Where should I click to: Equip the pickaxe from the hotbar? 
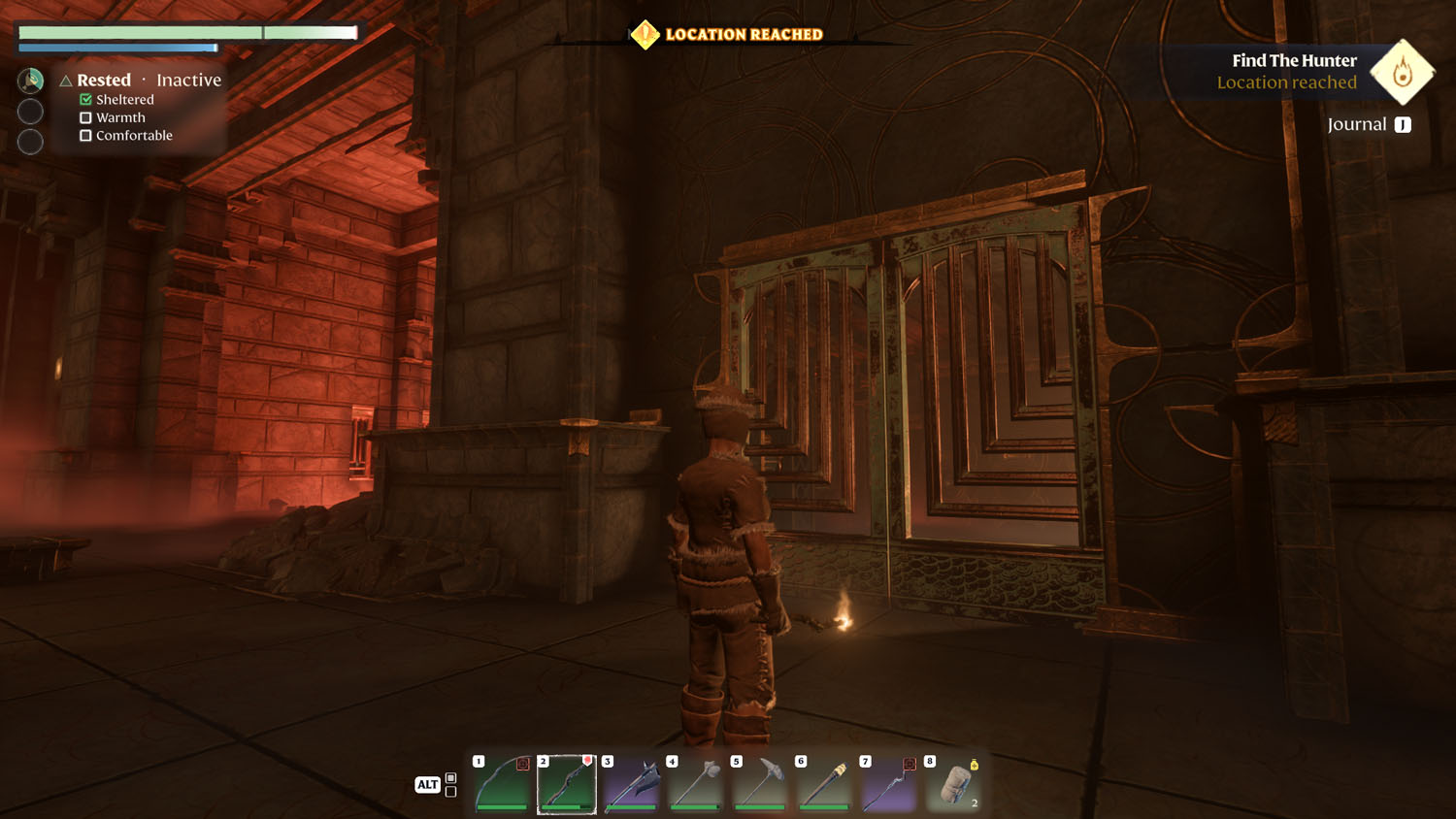point(760,782)
